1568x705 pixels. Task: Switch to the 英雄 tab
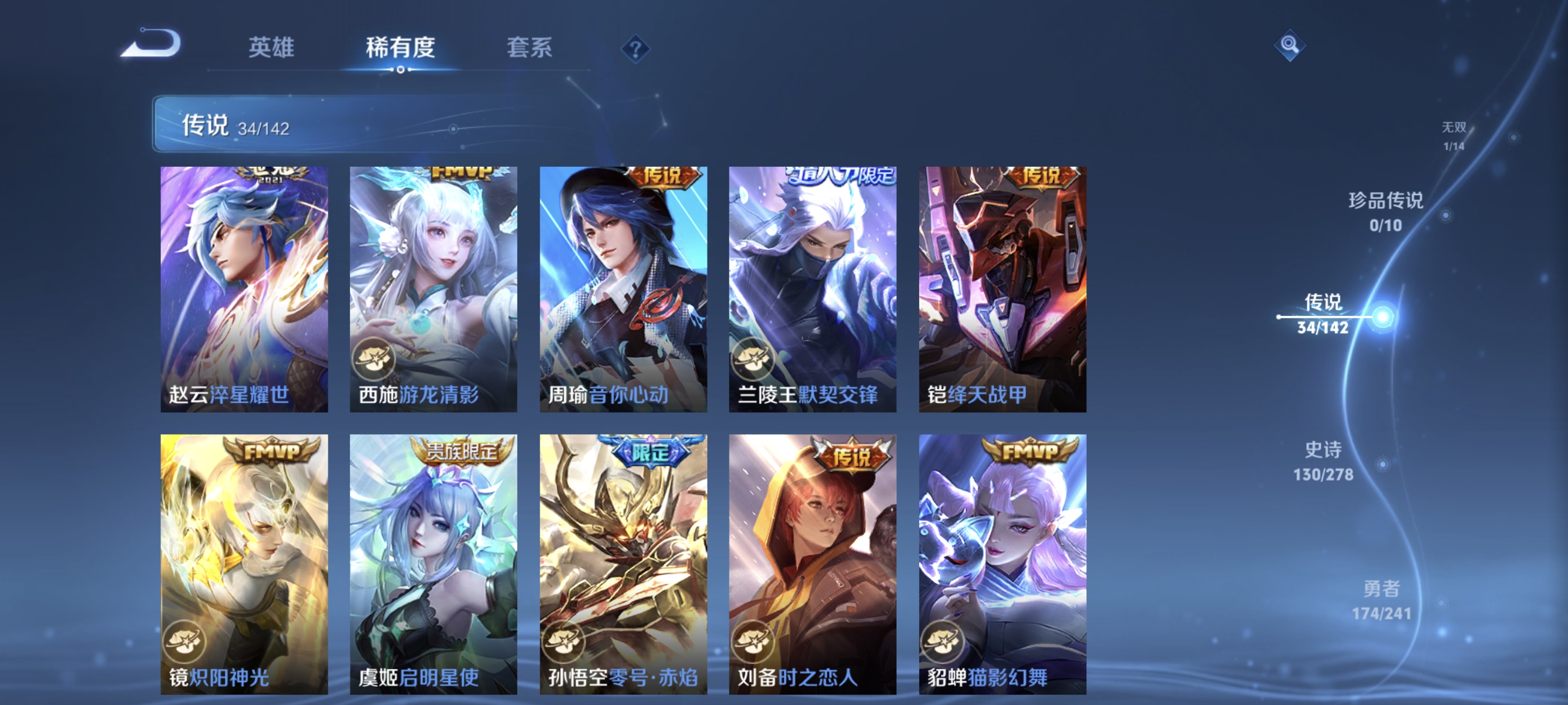coord(272,49)
